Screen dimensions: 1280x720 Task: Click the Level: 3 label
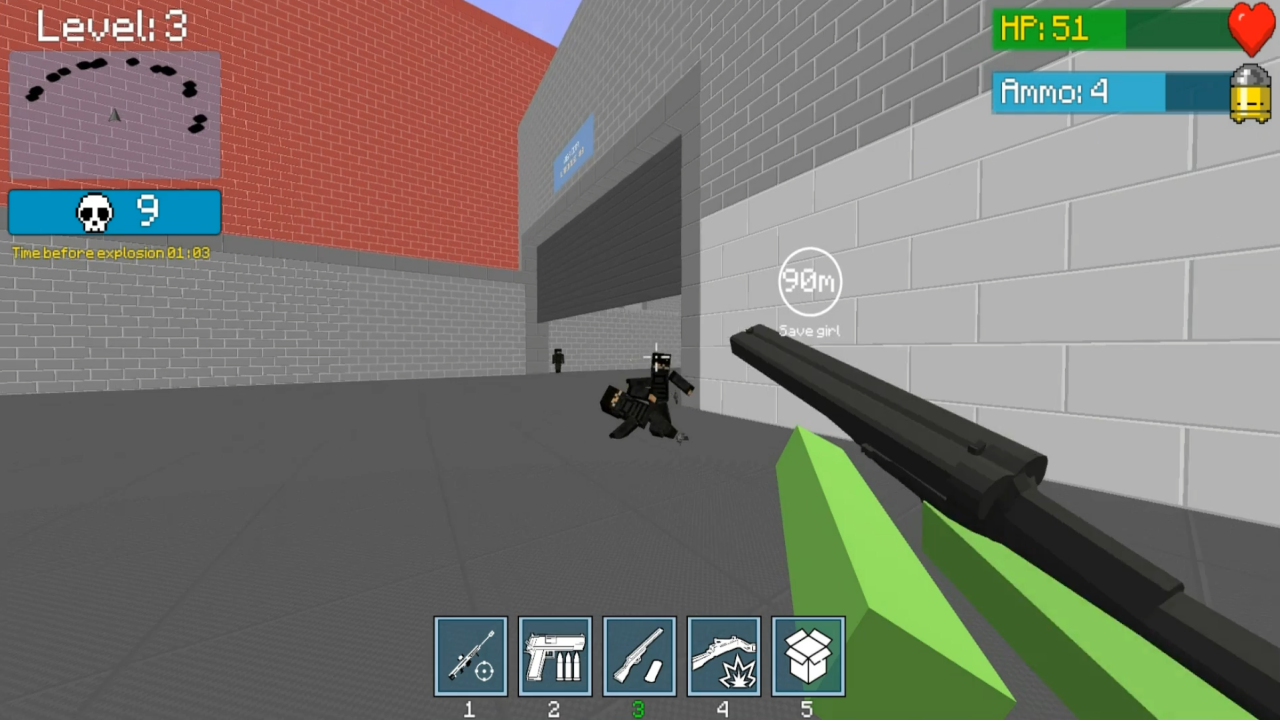pos(110,25)
